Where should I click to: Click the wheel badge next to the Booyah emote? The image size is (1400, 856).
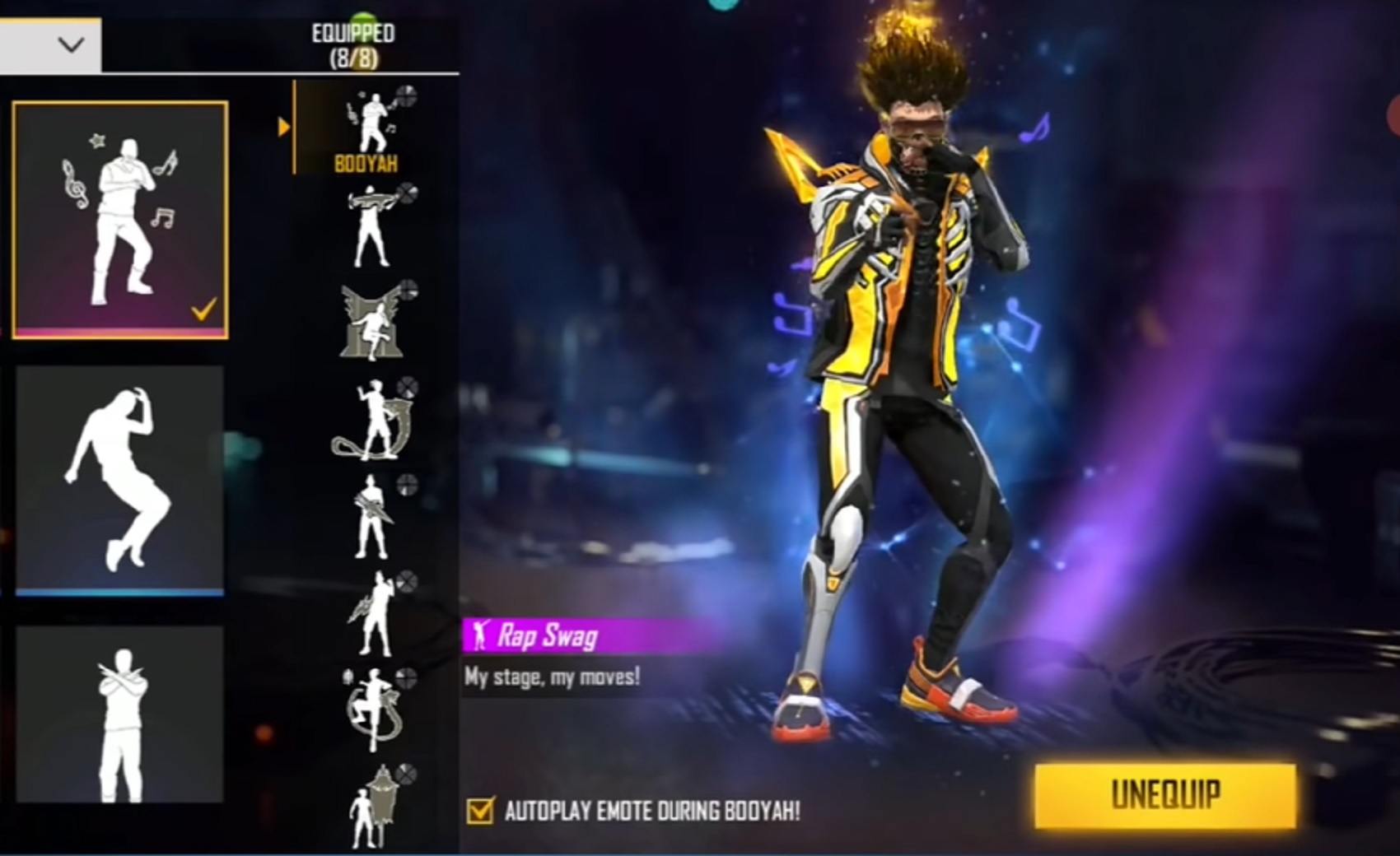[x=405, y=94]
